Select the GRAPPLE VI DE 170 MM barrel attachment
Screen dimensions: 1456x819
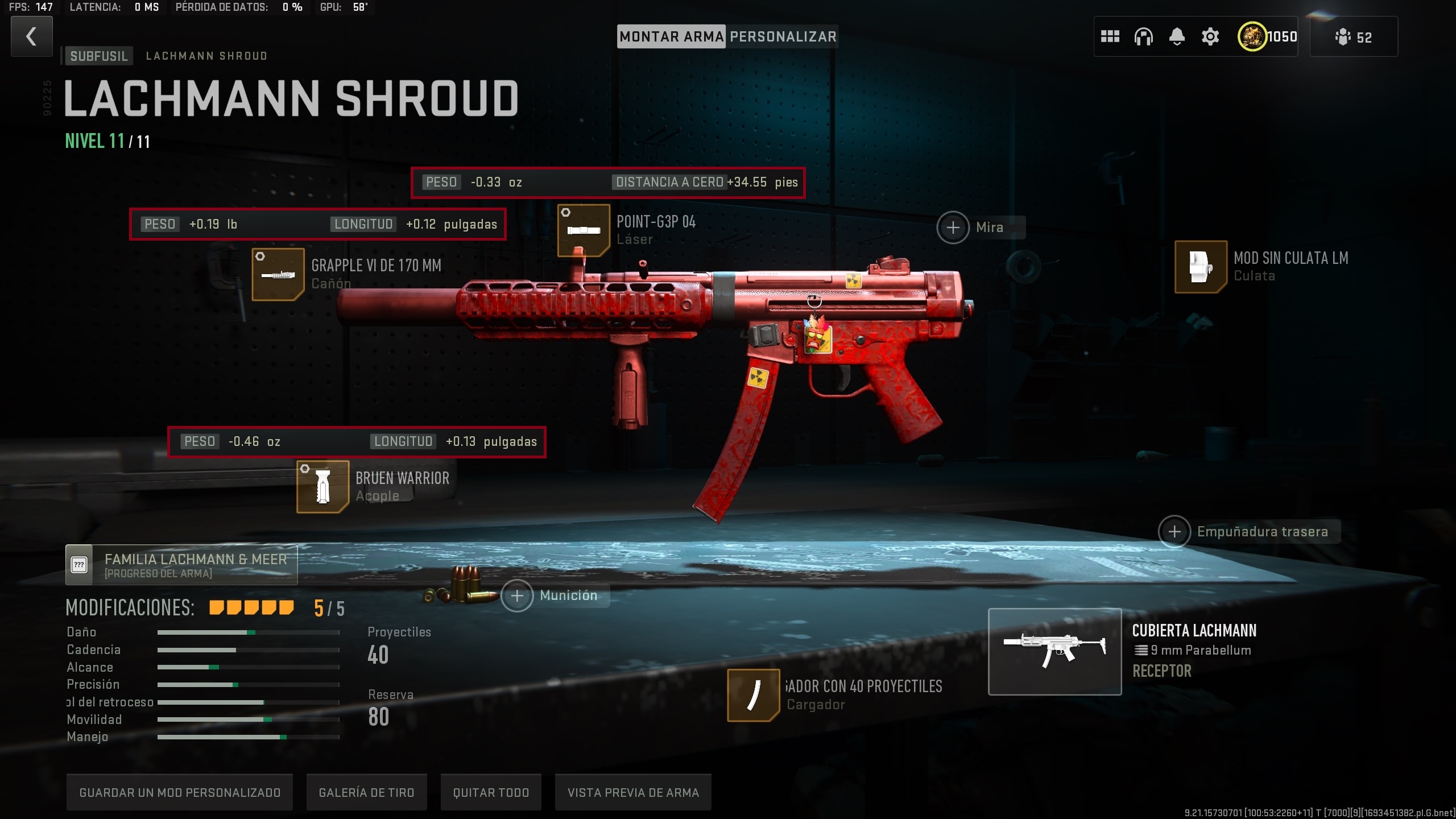pyautogui.click(x=278, y=274)
